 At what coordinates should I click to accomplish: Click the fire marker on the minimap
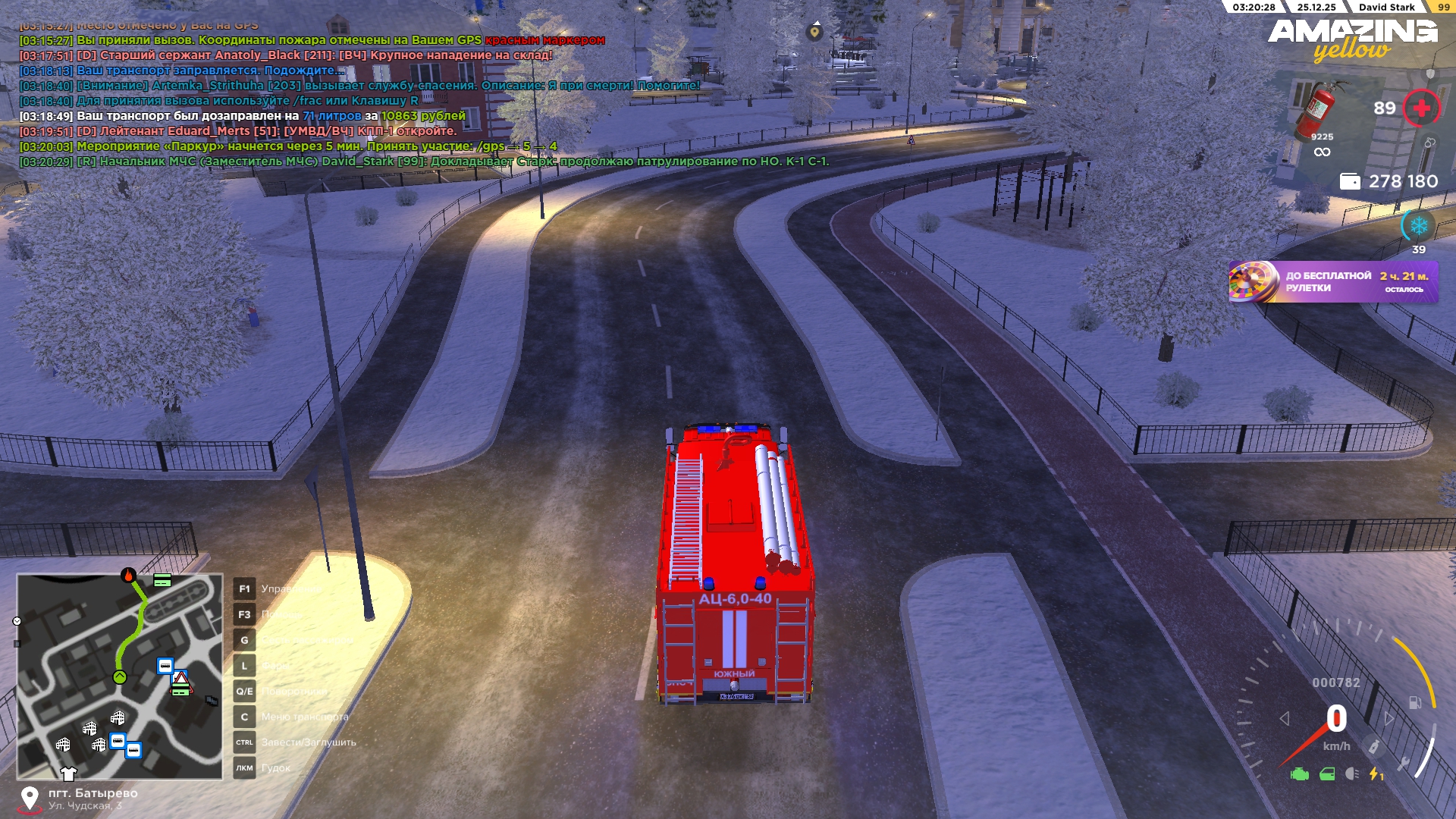tap(129, 576)
